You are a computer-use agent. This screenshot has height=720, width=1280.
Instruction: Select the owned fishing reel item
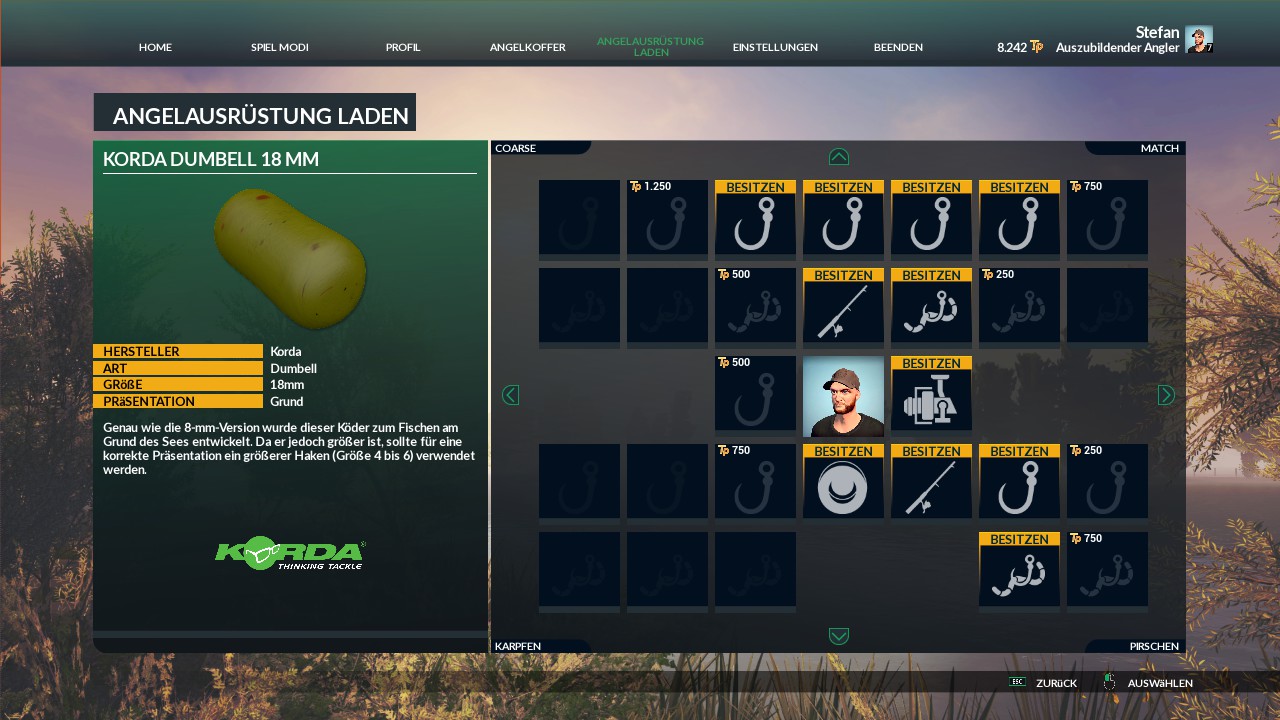[x=931, y=397]
